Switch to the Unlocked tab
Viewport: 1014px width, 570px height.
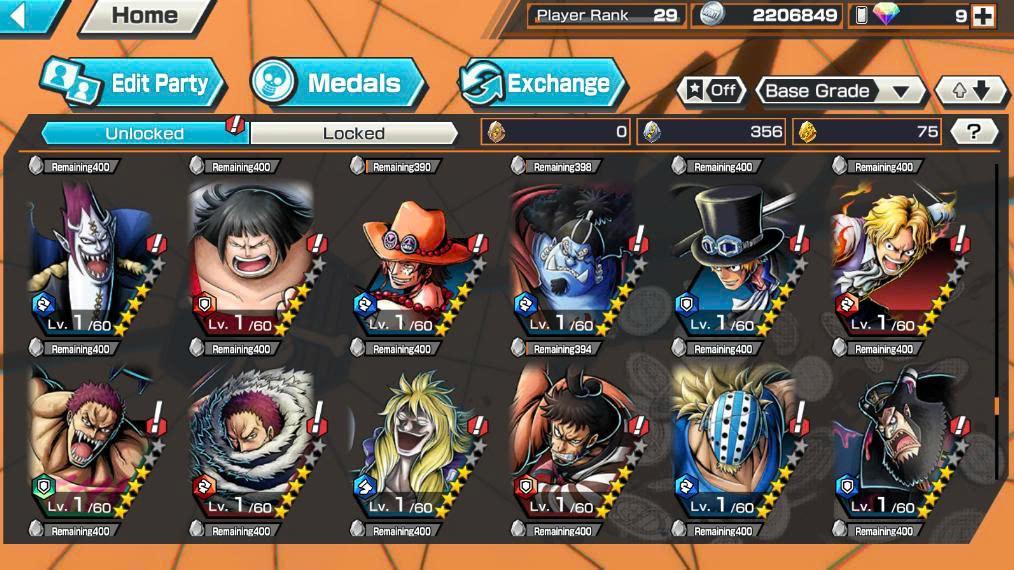tap(144, 133)
